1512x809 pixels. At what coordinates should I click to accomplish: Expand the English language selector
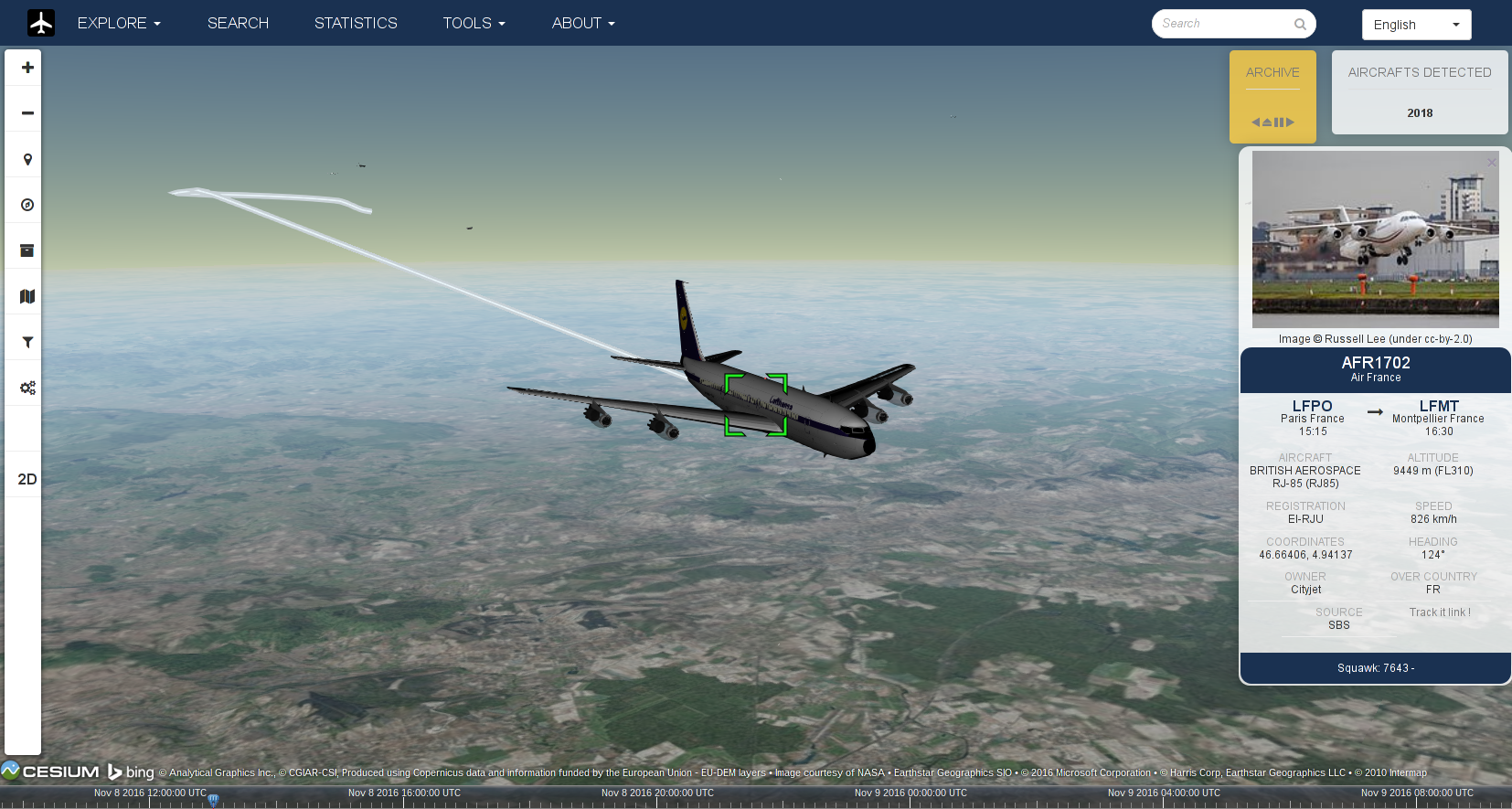tap(1415, 24)
